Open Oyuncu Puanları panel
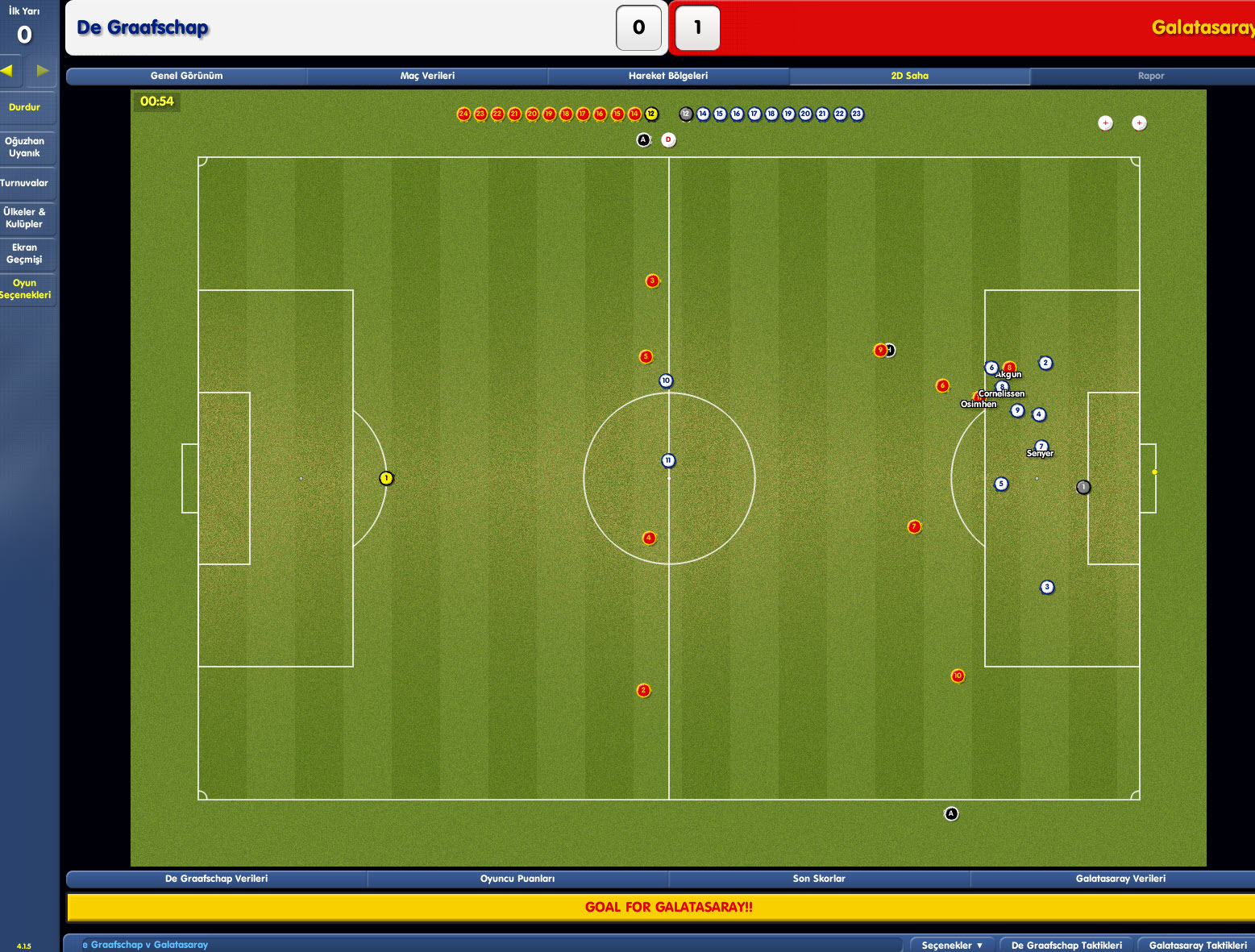This screenshot has width=1255, height=952. 517,879
